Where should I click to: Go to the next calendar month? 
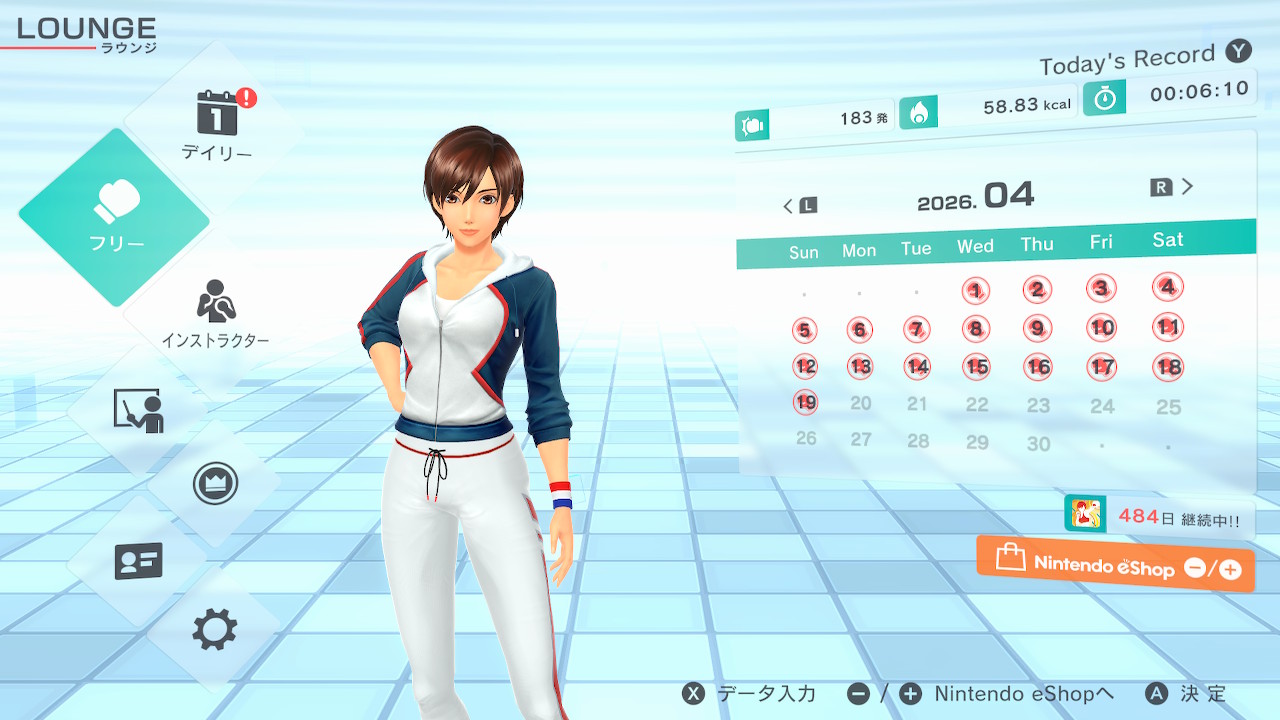(x=1173, y=187)
